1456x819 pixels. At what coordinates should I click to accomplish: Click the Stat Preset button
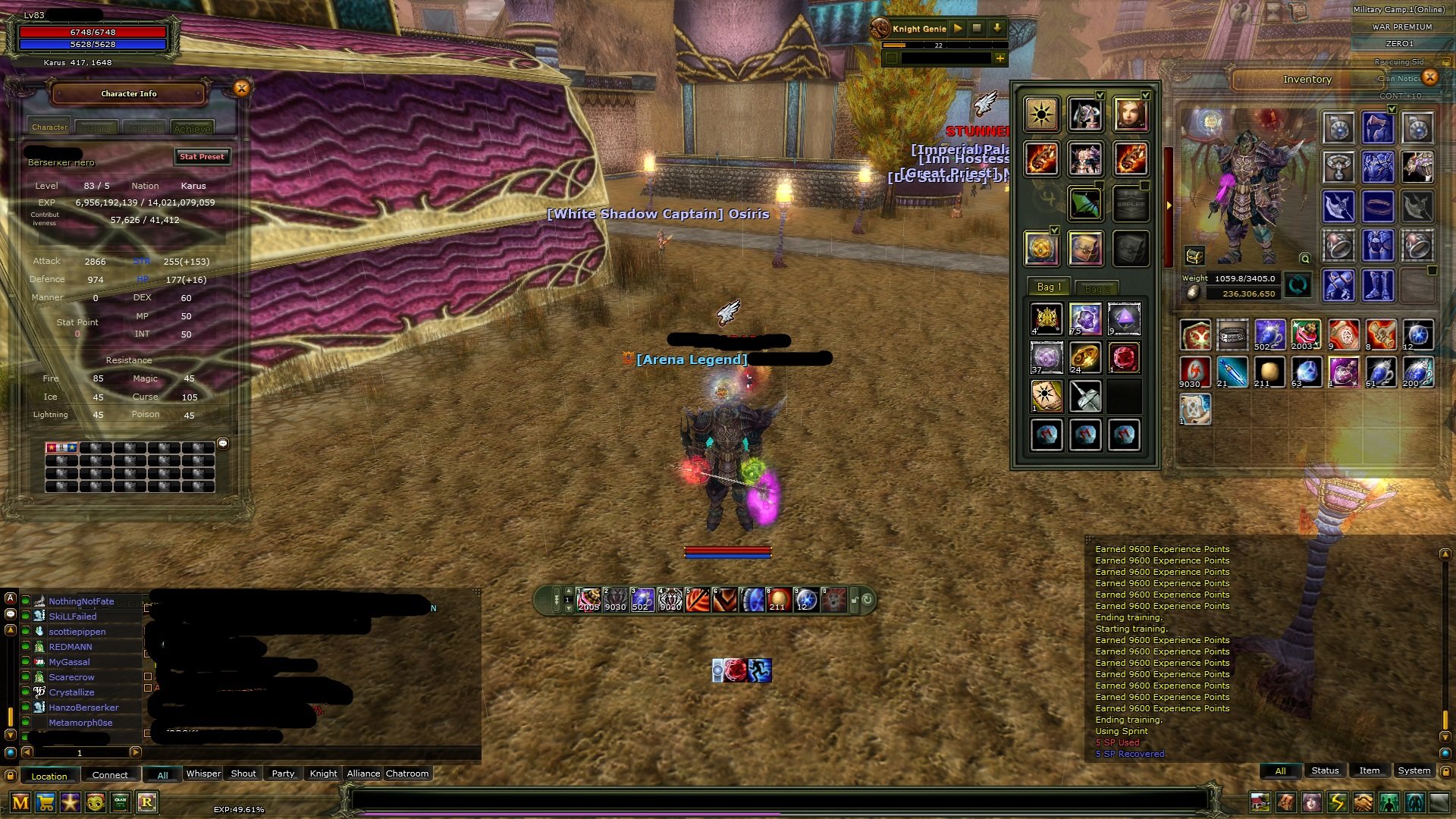202,157
